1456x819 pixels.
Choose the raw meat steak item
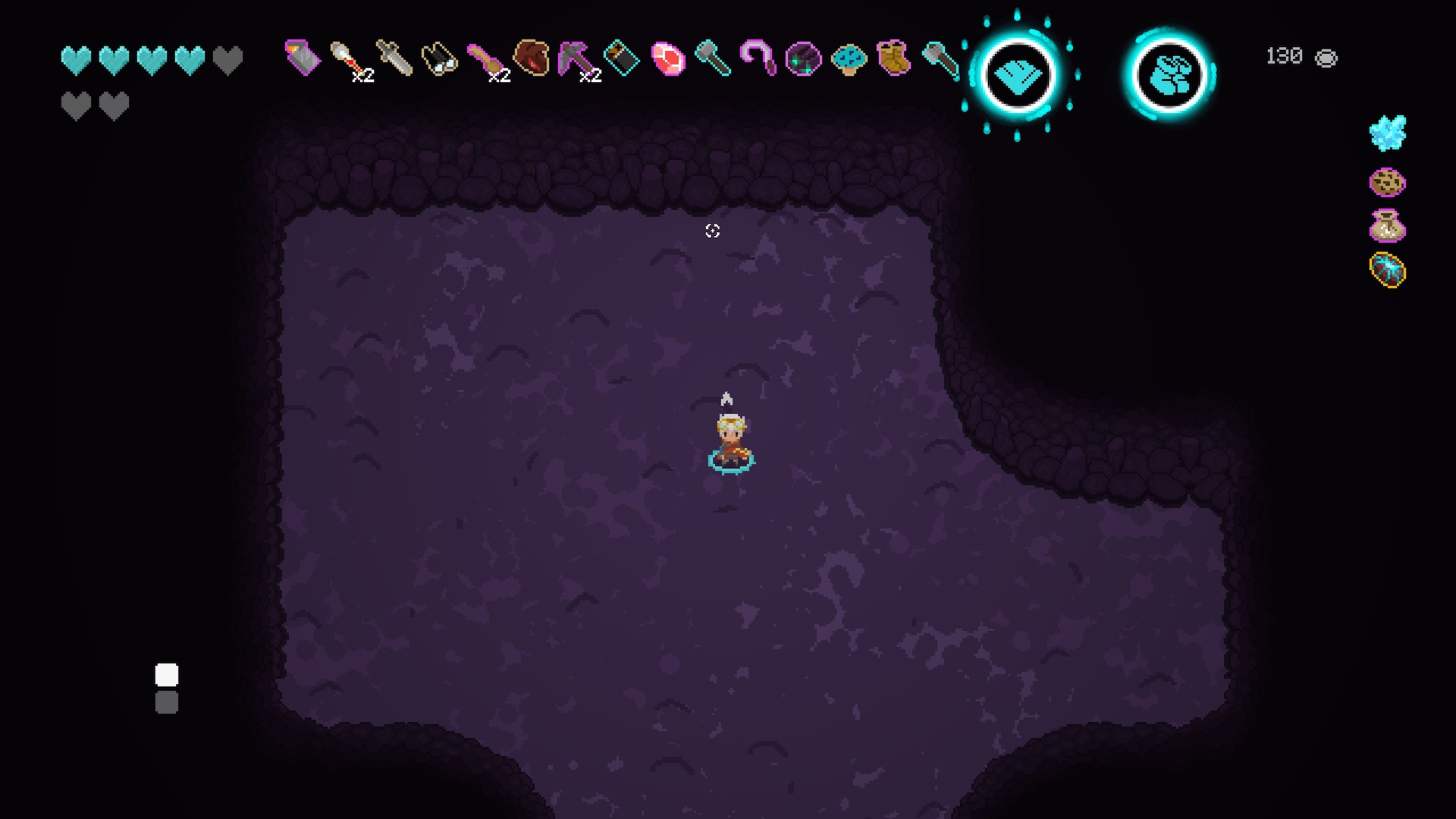pyautogui.click(x=668, y=59)
